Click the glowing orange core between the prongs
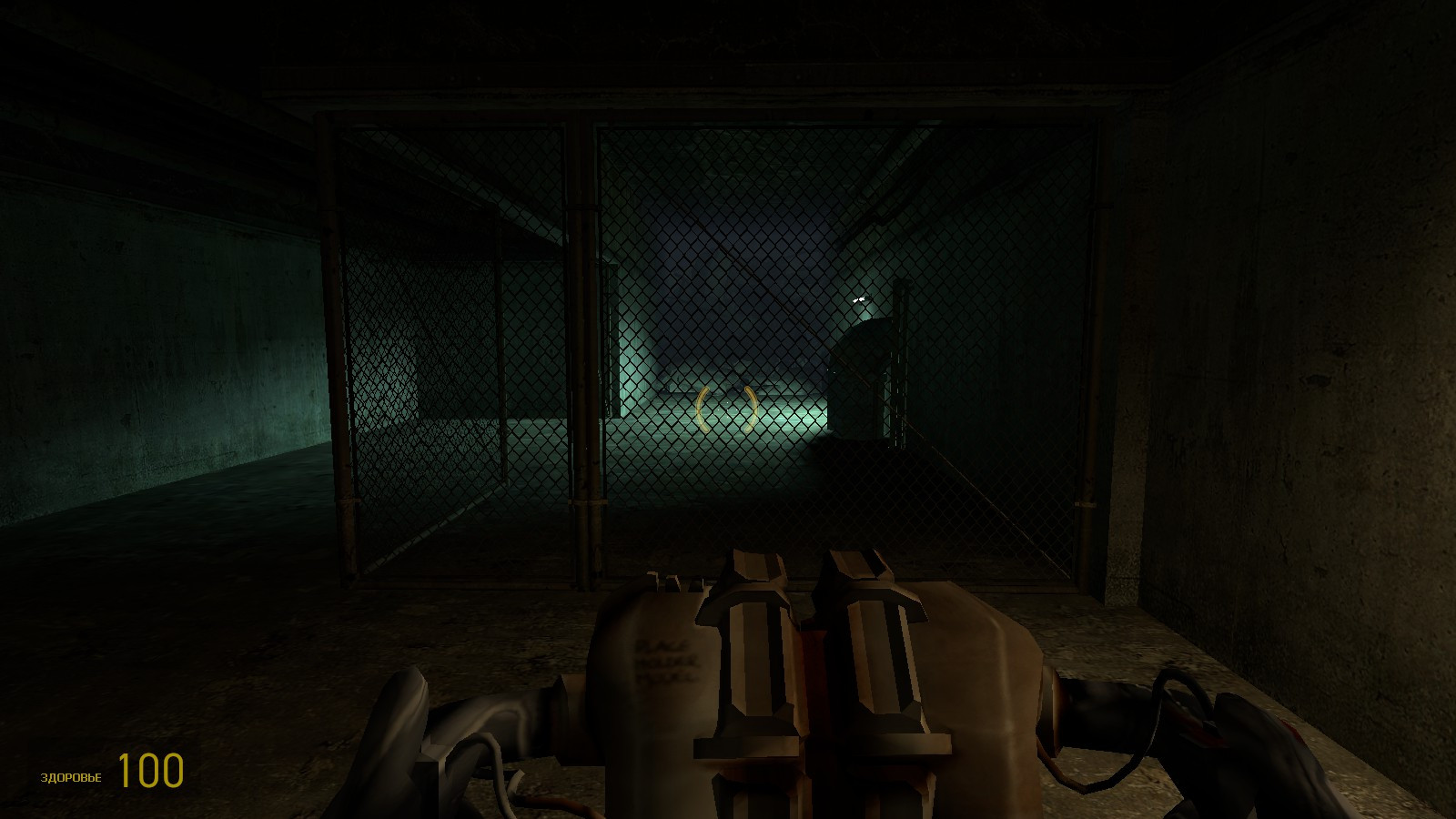 [813, 664]
